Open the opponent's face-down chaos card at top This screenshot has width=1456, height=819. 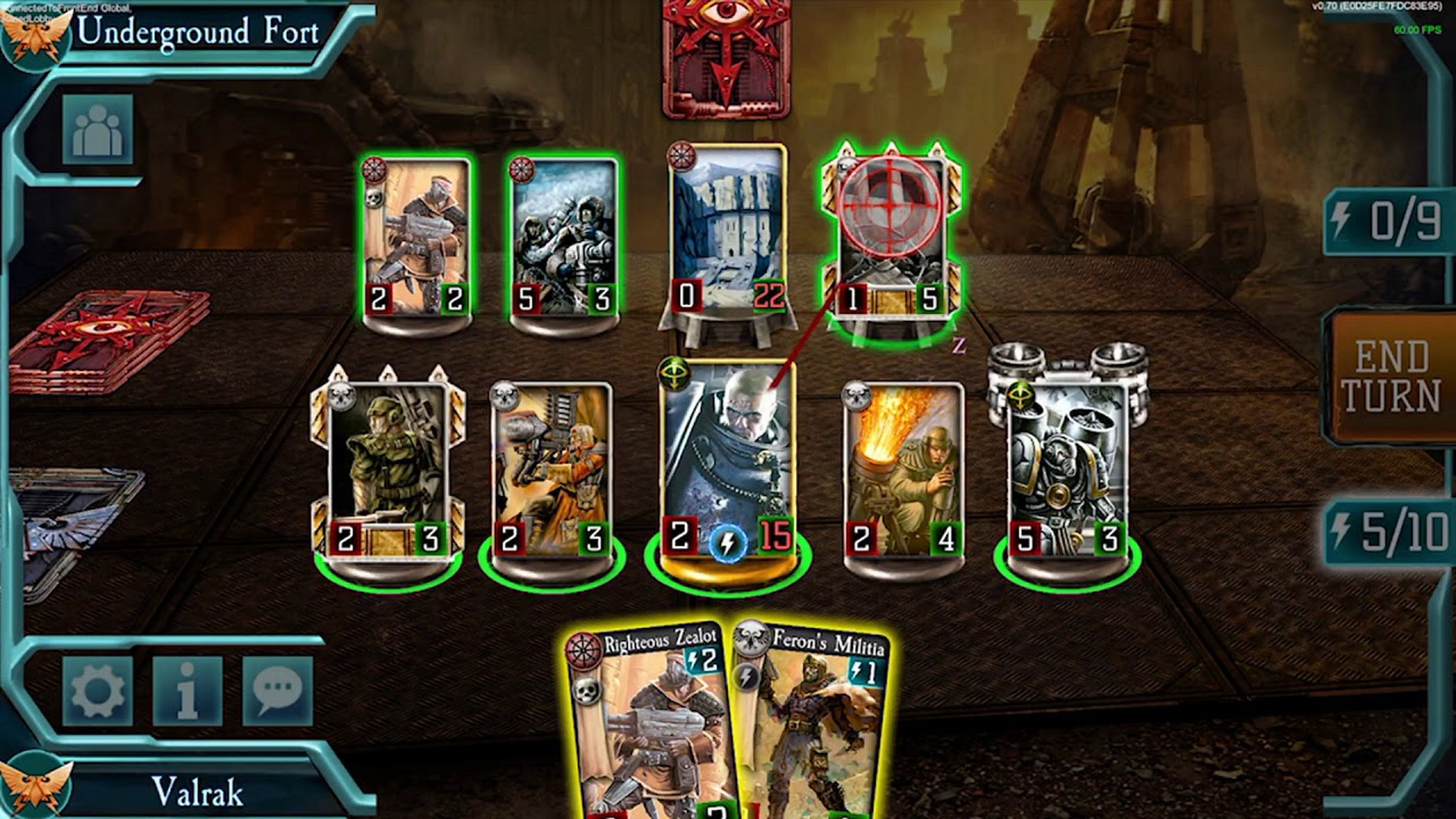pyautogui.click(x=726, y=60)
